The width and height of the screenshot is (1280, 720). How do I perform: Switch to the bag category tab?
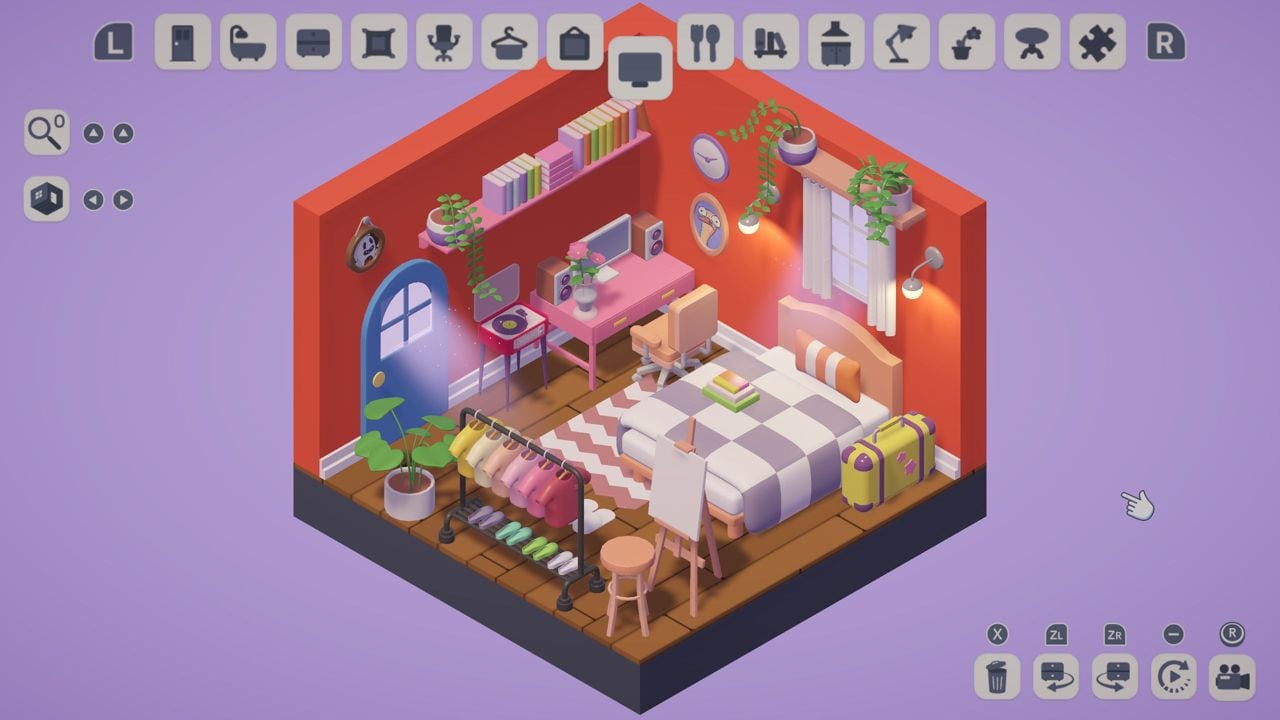point(574,42)
